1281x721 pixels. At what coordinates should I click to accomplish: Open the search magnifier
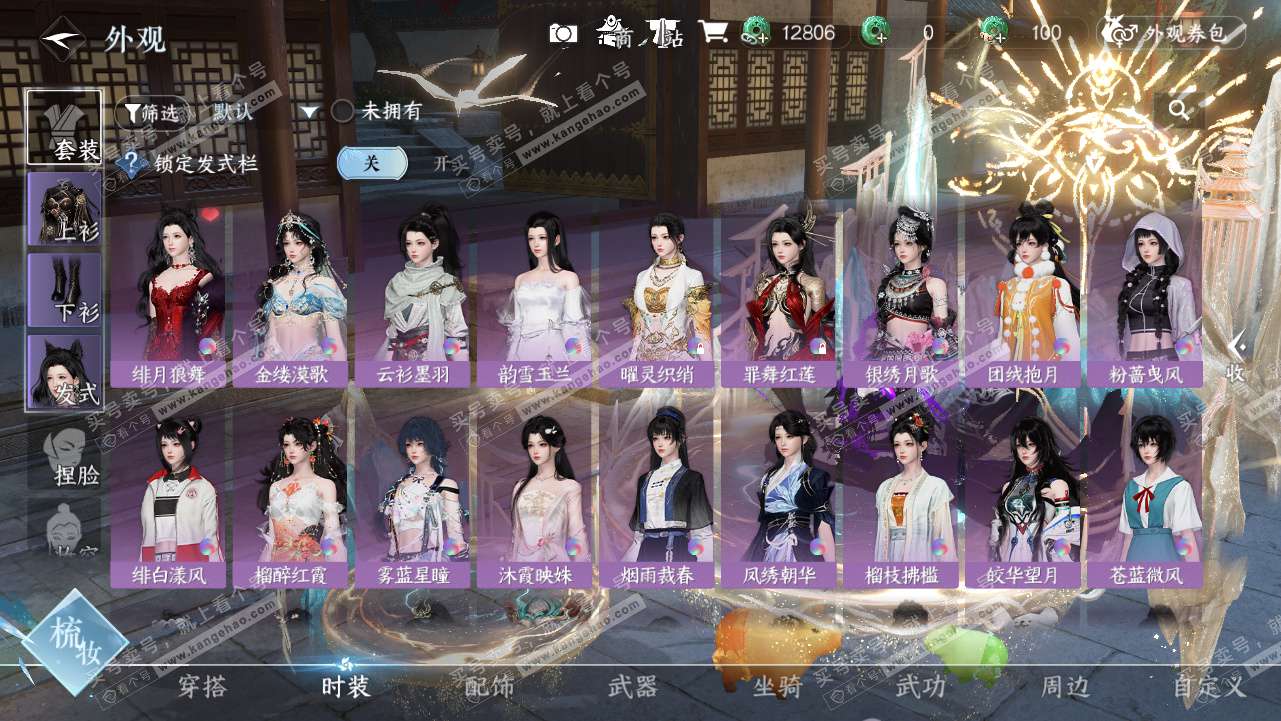tap(1179, 110)
